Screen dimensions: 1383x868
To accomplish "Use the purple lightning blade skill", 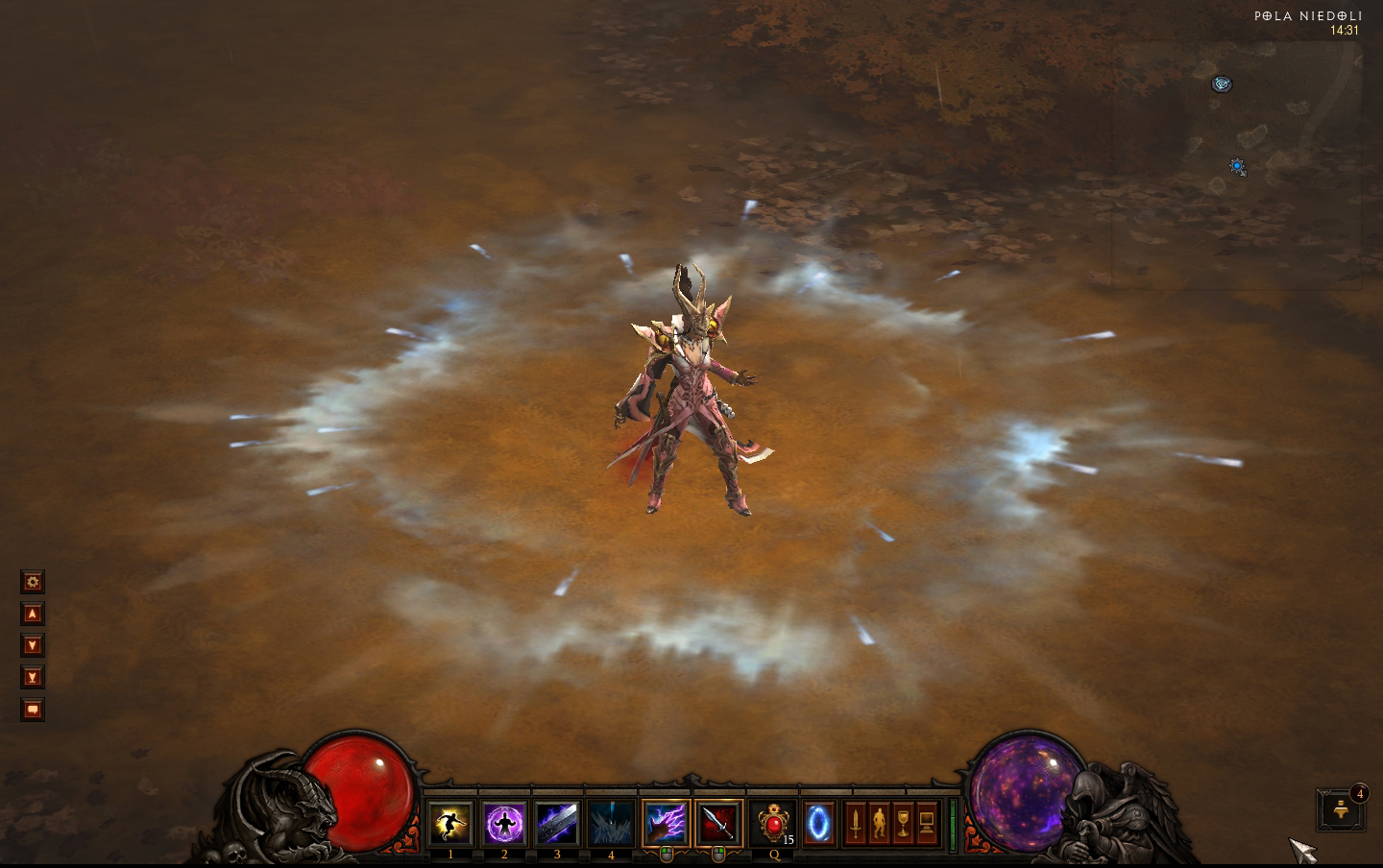I will tap(557, 823).
